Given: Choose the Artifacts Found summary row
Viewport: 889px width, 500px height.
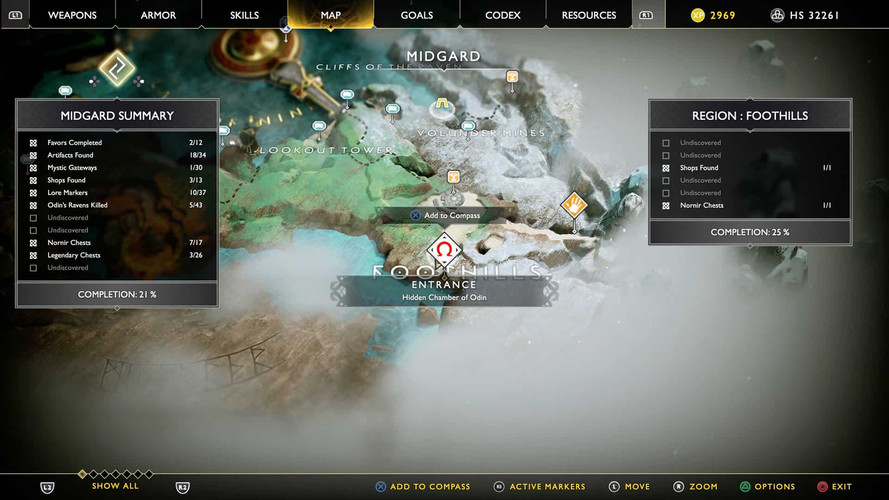Looking at the screenshot, I should pyautogui.click(x=117, y=155).
